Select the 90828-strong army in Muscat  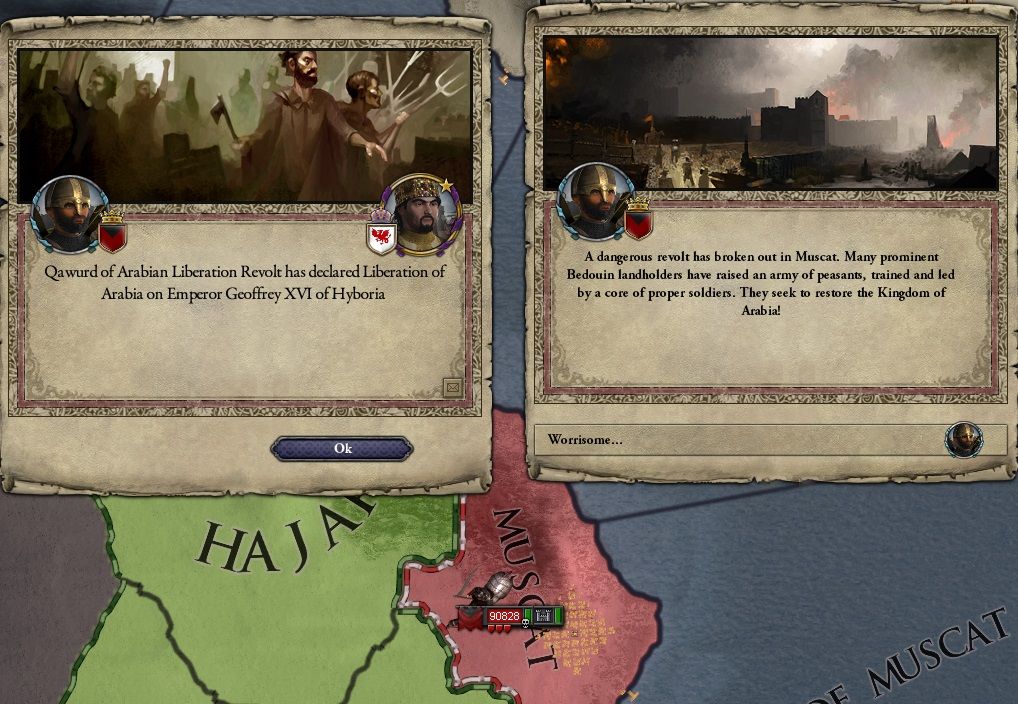[x=503, y=616]
